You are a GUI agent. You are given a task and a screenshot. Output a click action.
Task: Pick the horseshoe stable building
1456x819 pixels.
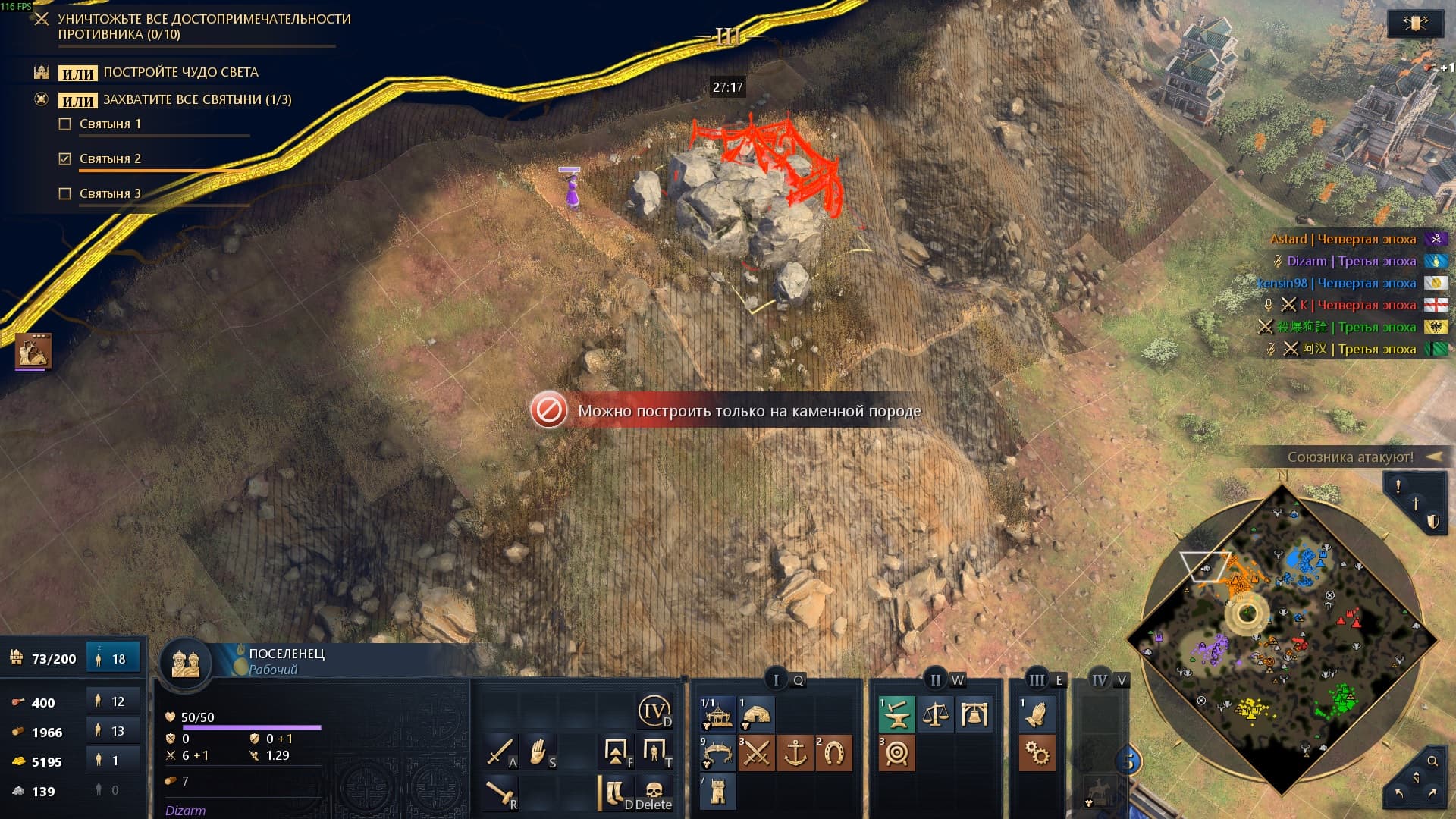click(833, 754)
